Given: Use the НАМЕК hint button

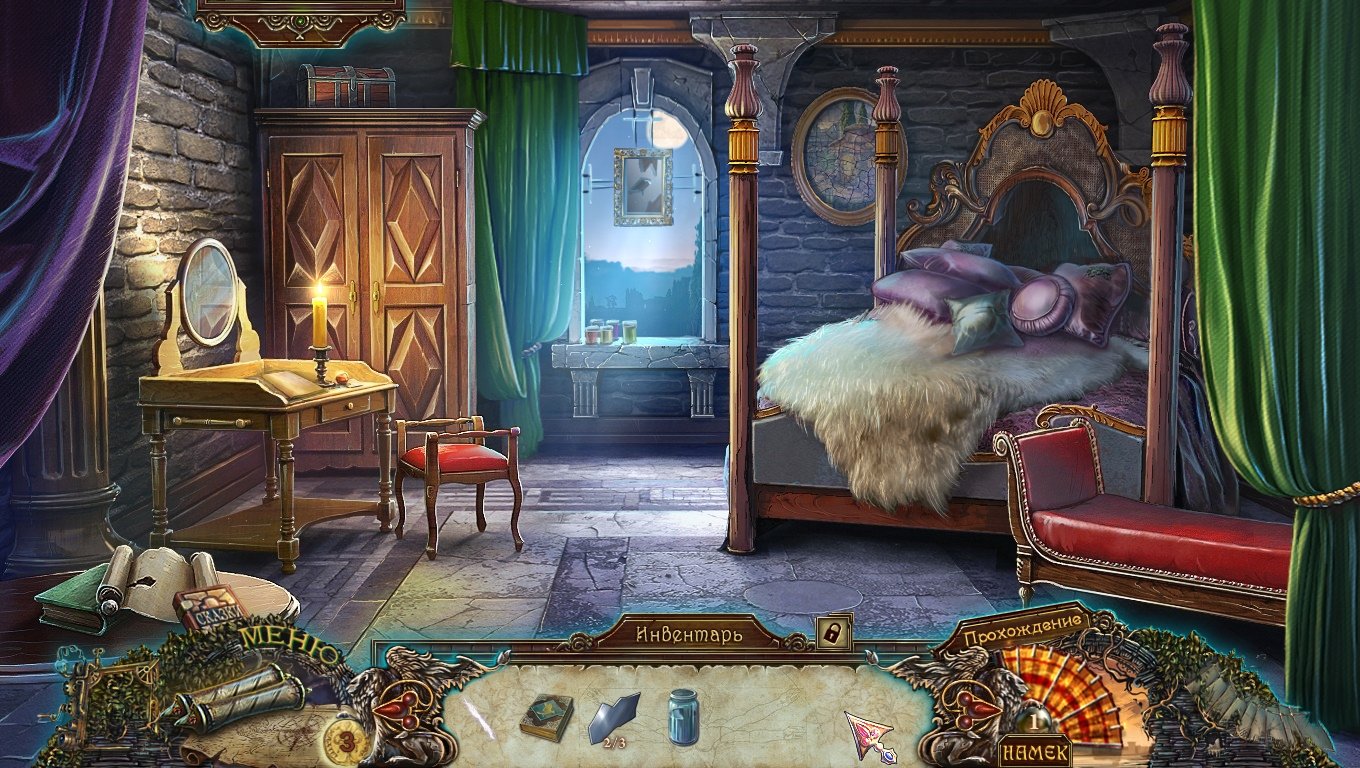Looking at the screenshot, I should (x=1033, y=752).
